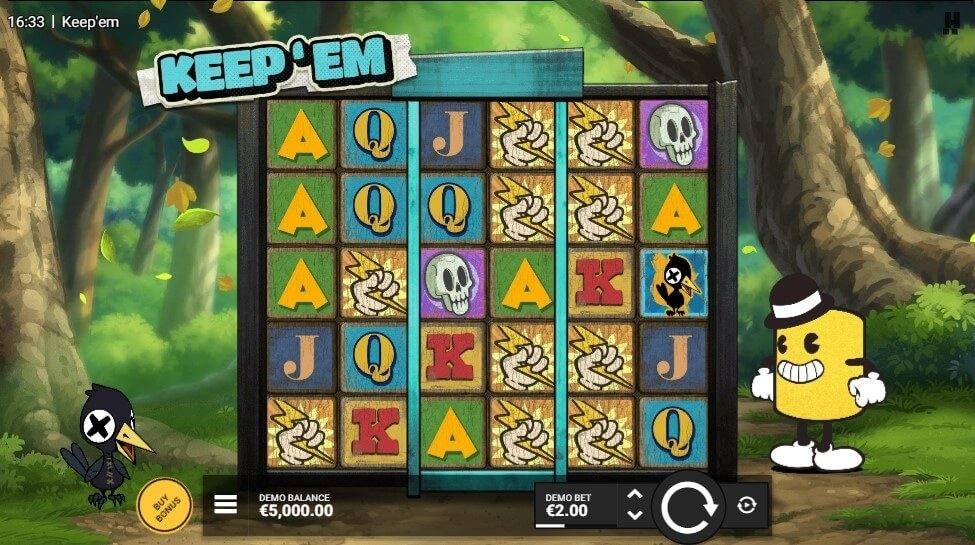This screenshot has height=545, width=975.
Task: Decrease the demo bet amount
Action: click(x=634, y=516)
